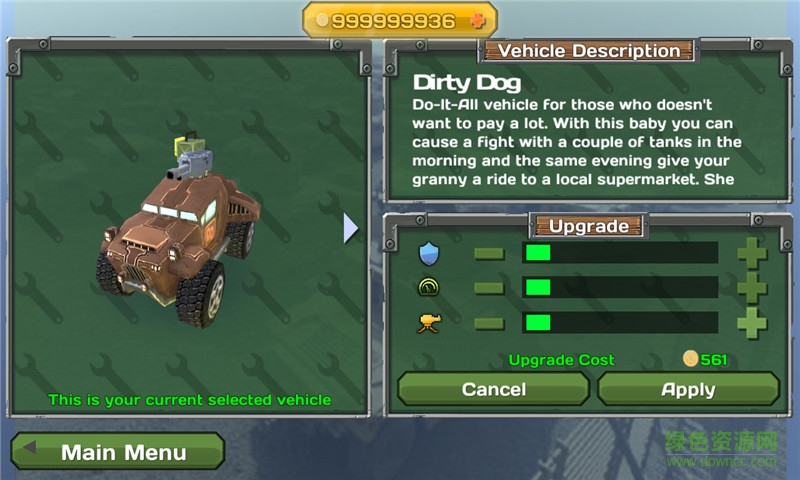Screen dimensions: 800x480
Task: Show the next vehicle with the arrow
Action: [350, 228]
